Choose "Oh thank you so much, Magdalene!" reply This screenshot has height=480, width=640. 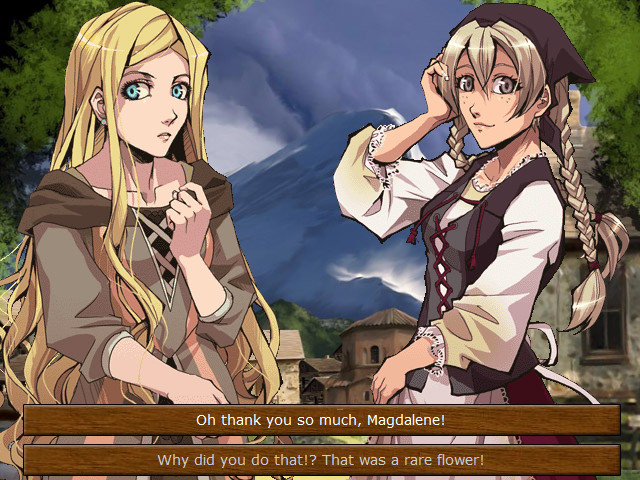(x=320, y=420)
